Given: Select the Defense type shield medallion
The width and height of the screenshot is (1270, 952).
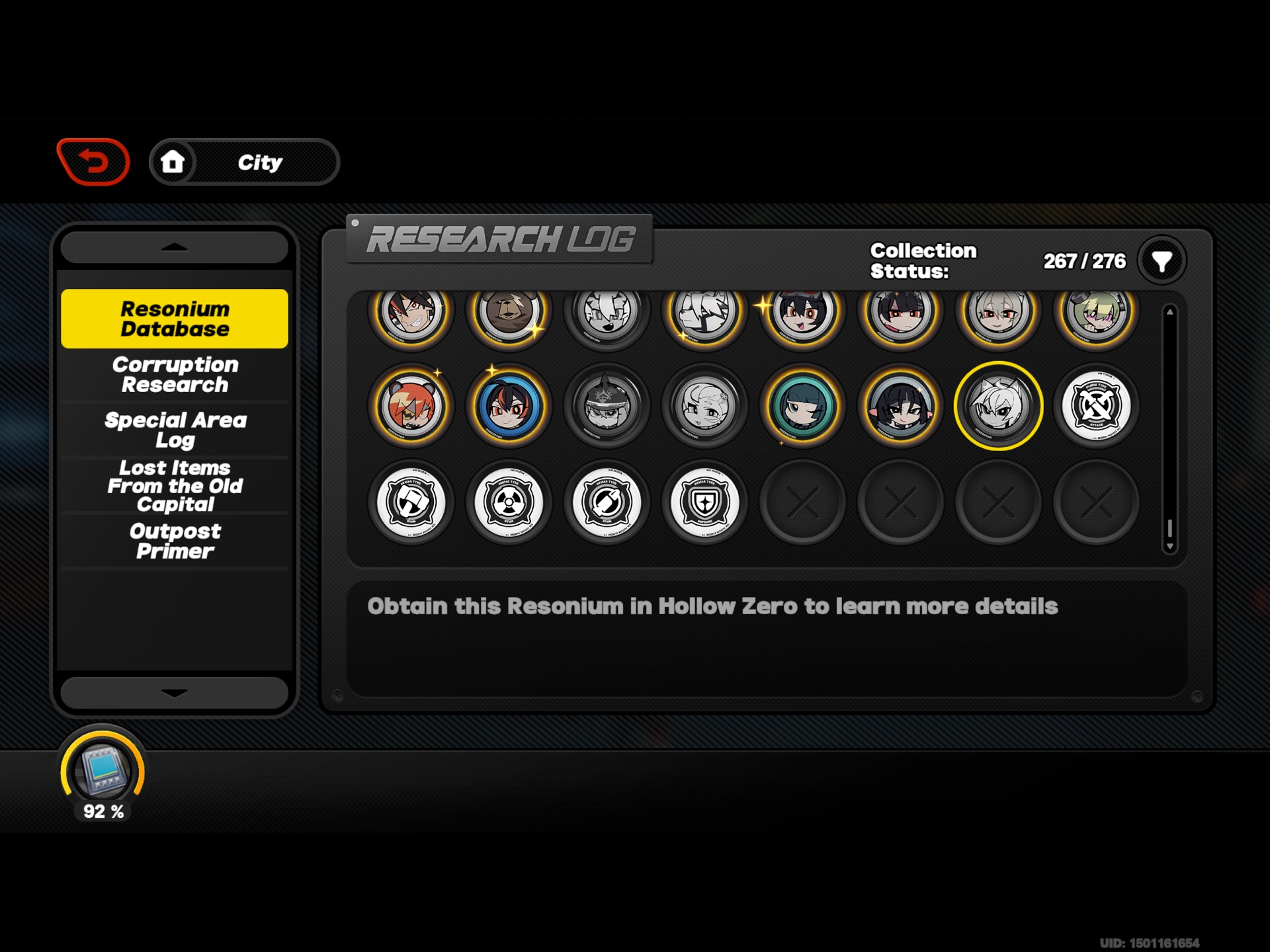Looking at the screenshot, I should (704, 502).
